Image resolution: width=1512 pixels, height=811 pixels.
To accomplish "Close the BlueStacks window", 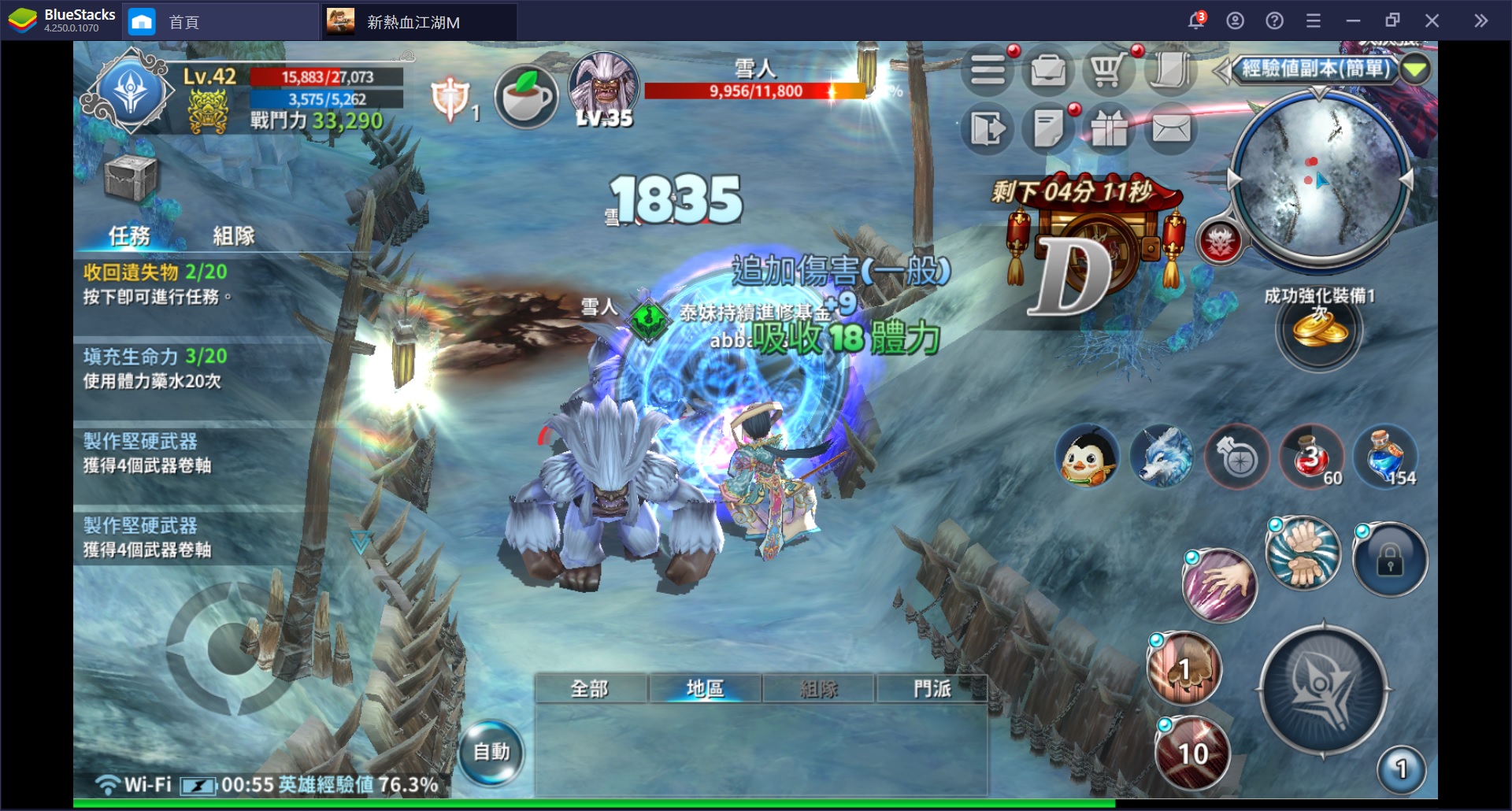I will point(1432,21).
